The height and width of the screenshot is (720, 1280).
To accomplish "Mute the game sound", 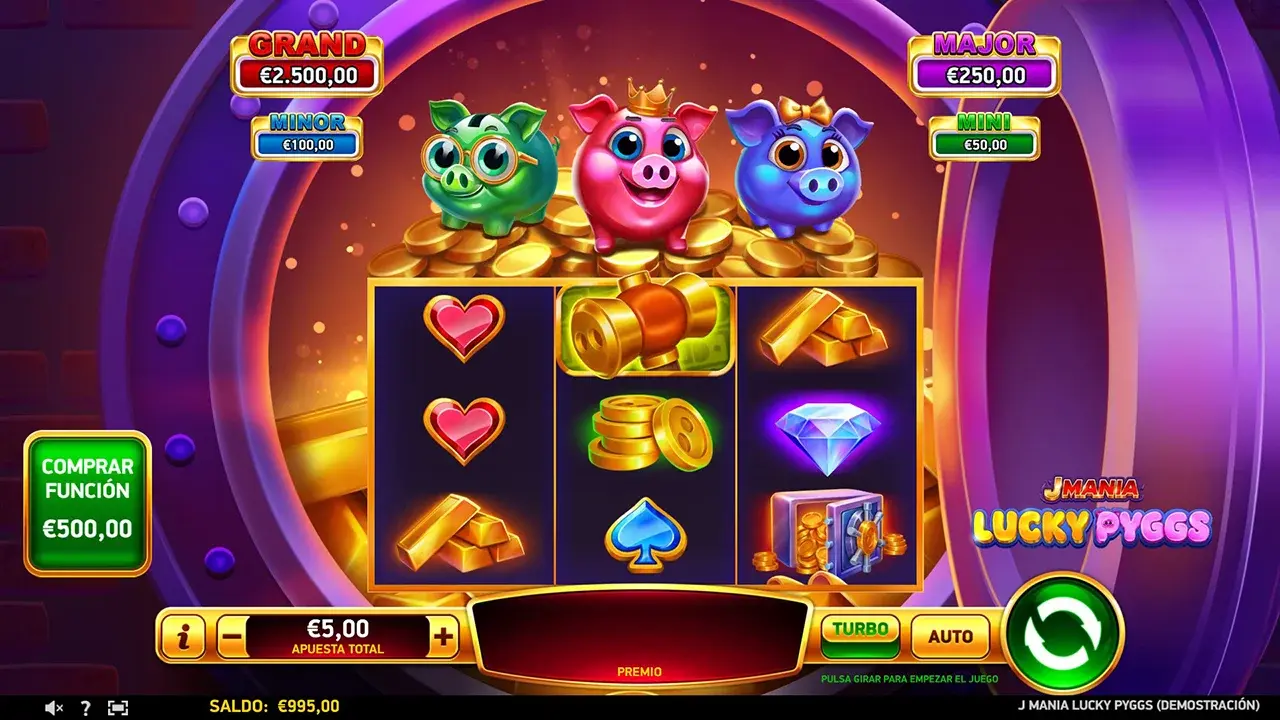I will (x=54, y=708).
